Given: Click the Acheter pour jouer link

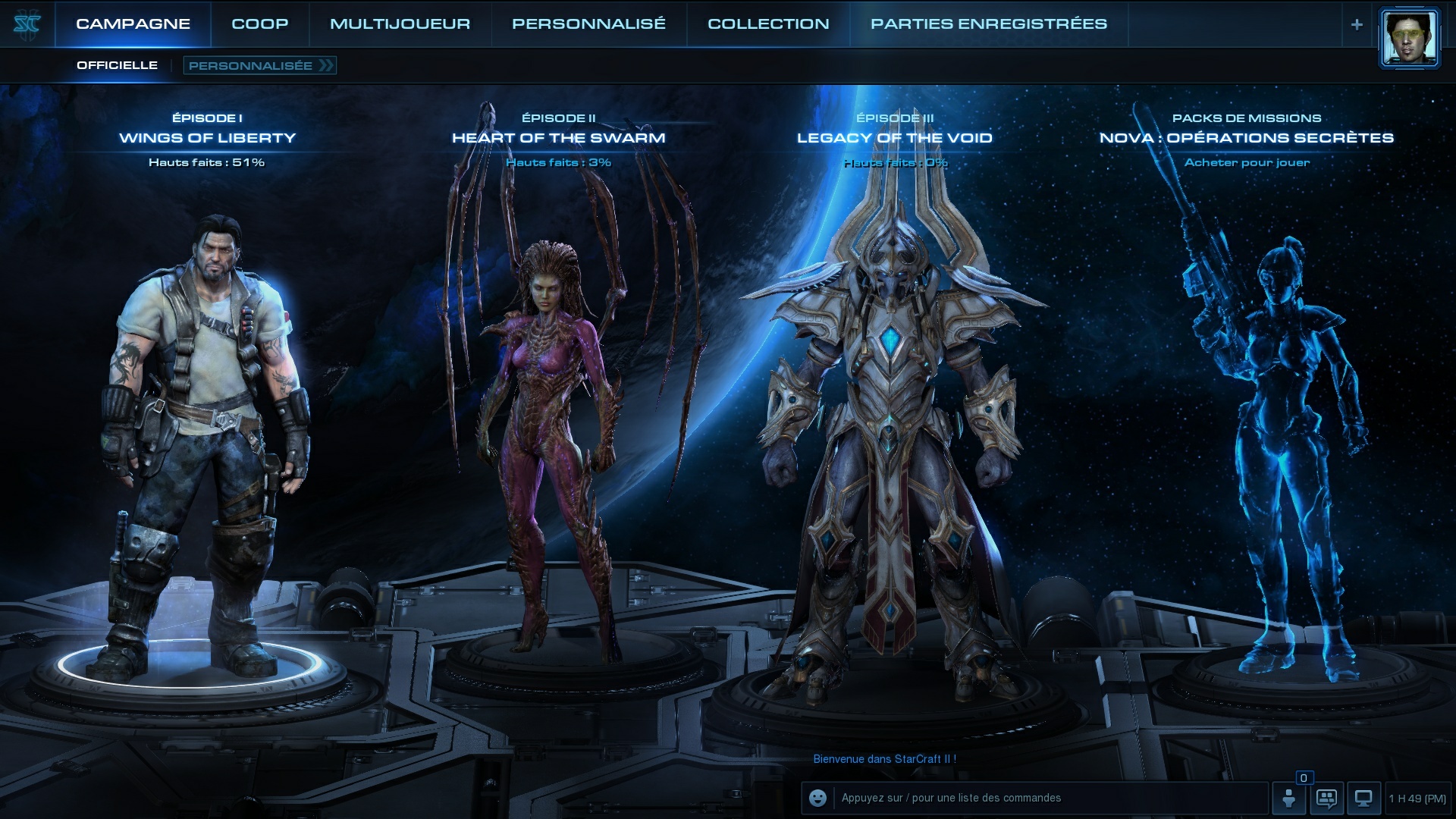Looking at the screenshot, I should [1247, 162].
